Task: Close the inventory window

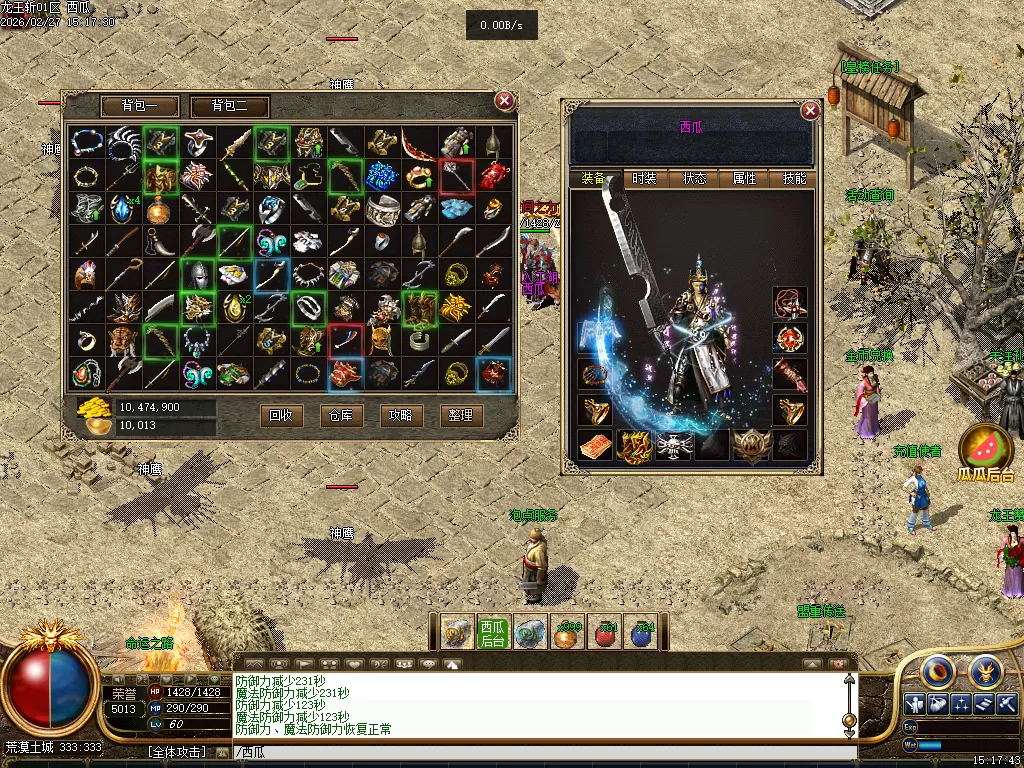Action: point(505,100)
